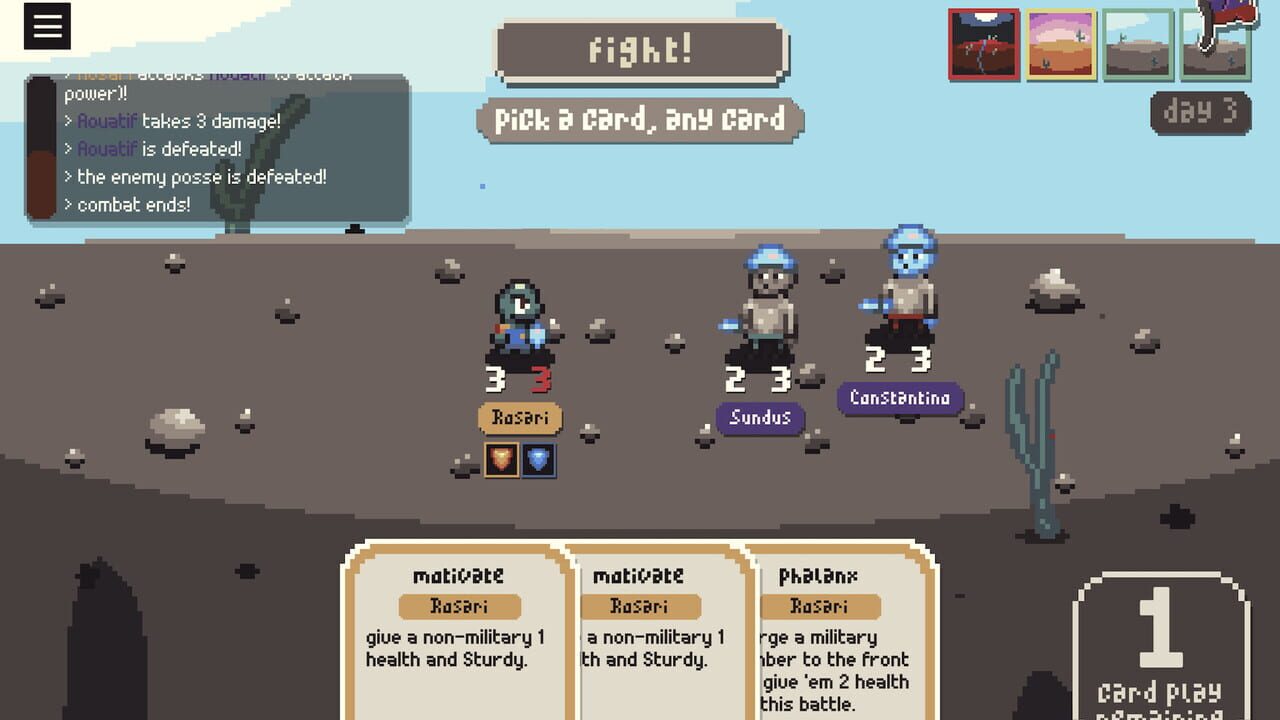Click the blue Sturdy buff icon under Rasari
Viewport: 1280px width, 720px height.
tap(539, 462)
